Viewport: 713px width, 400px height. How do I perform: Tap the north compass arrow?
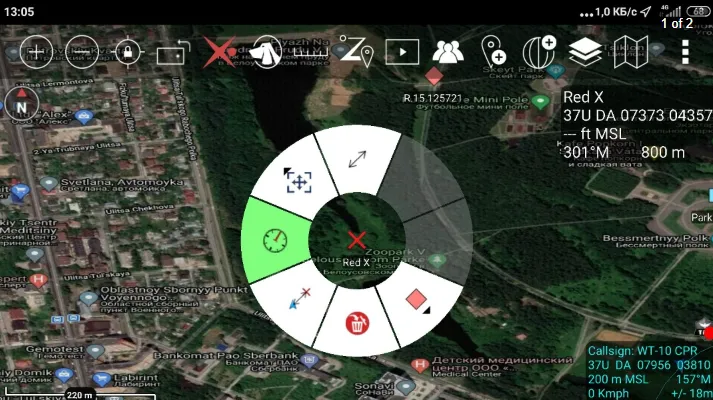pos(20,103)
